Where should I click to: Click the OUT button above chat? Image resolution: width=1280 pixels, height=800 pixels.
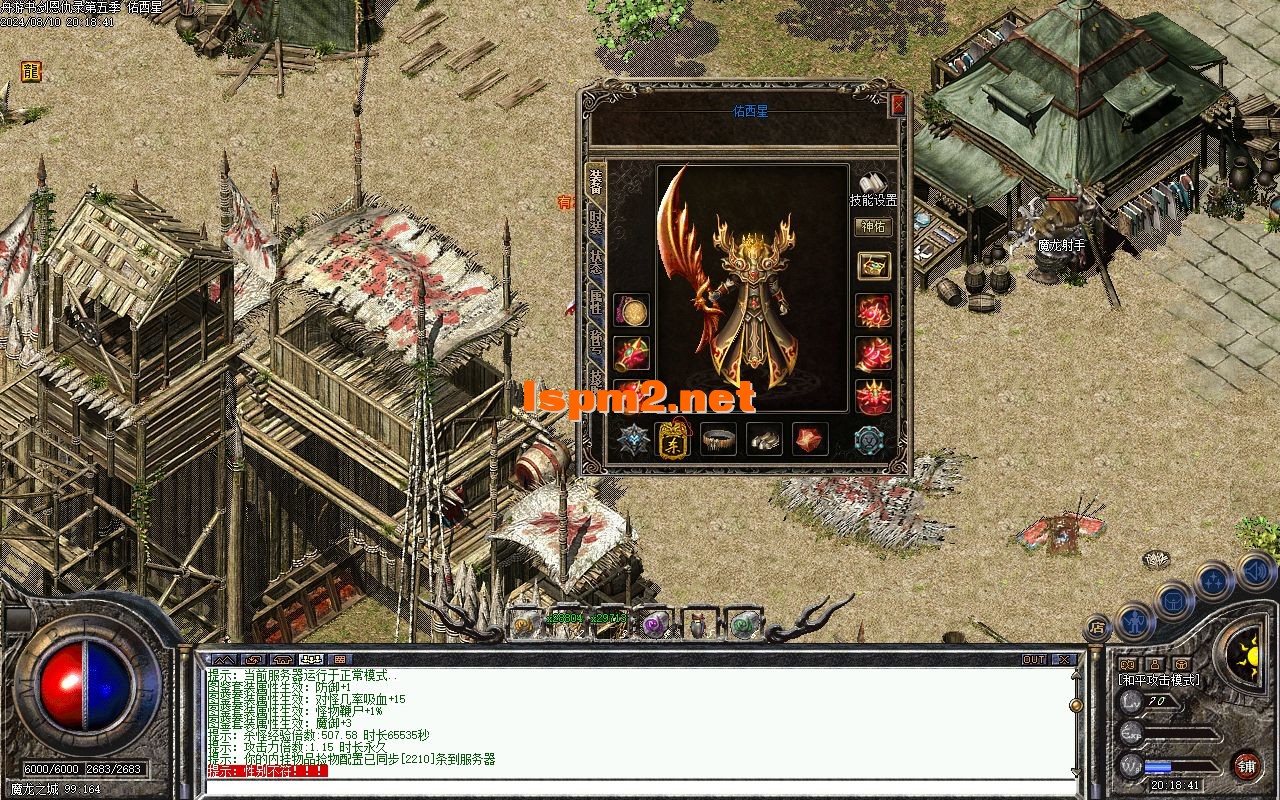1034,660
